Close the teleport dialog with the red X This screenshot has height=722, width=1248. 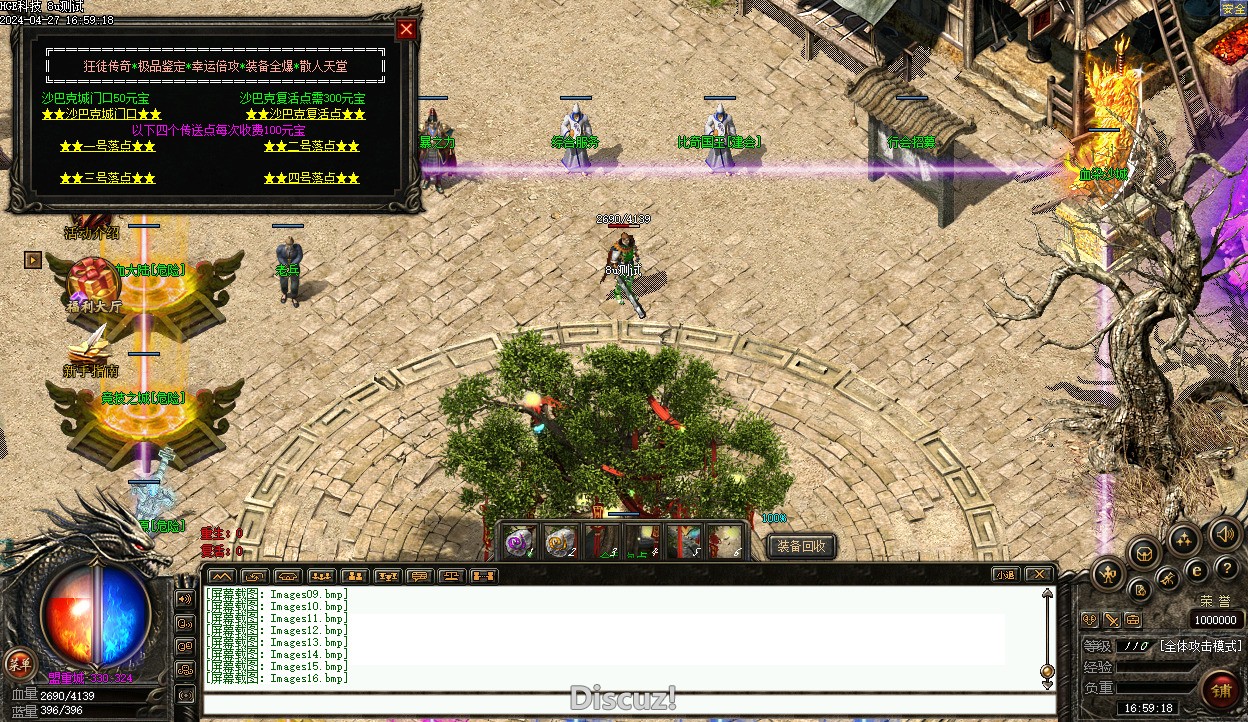click(406, 29)
